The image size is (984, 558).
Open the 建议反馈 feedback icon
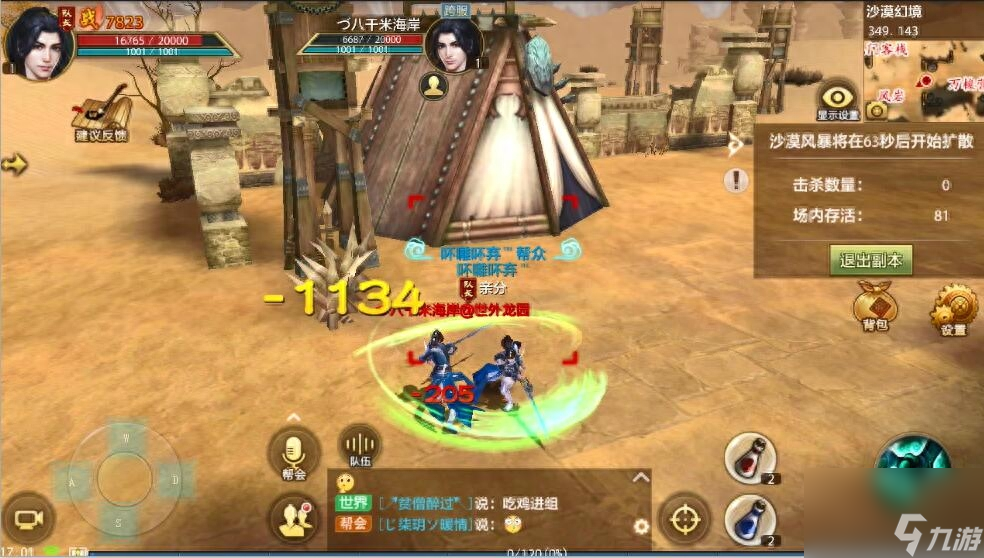pyautogui.click(x=102, y=112)
